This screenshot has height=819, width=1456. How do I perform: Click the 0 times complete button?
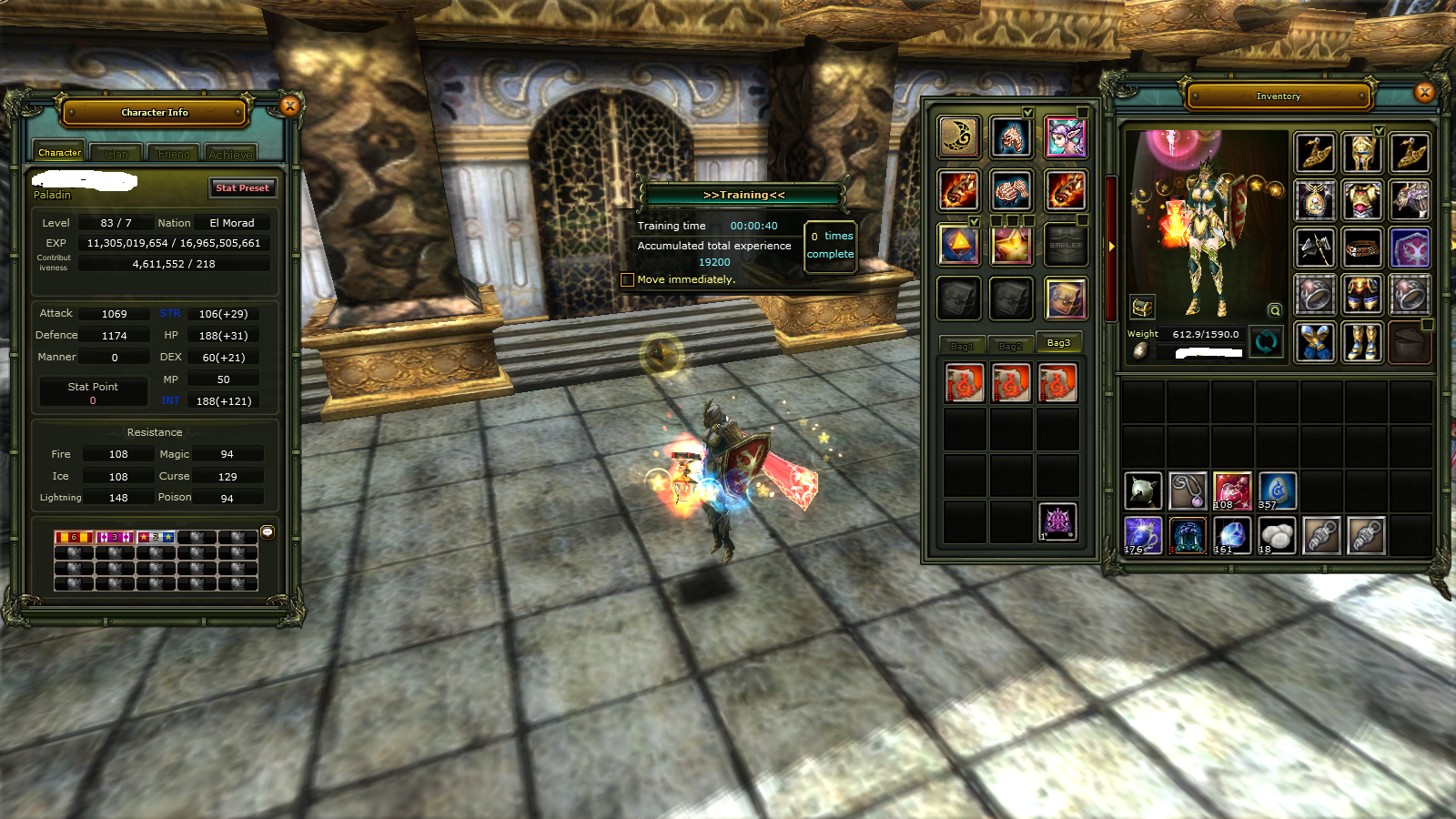tap(829, 245)
